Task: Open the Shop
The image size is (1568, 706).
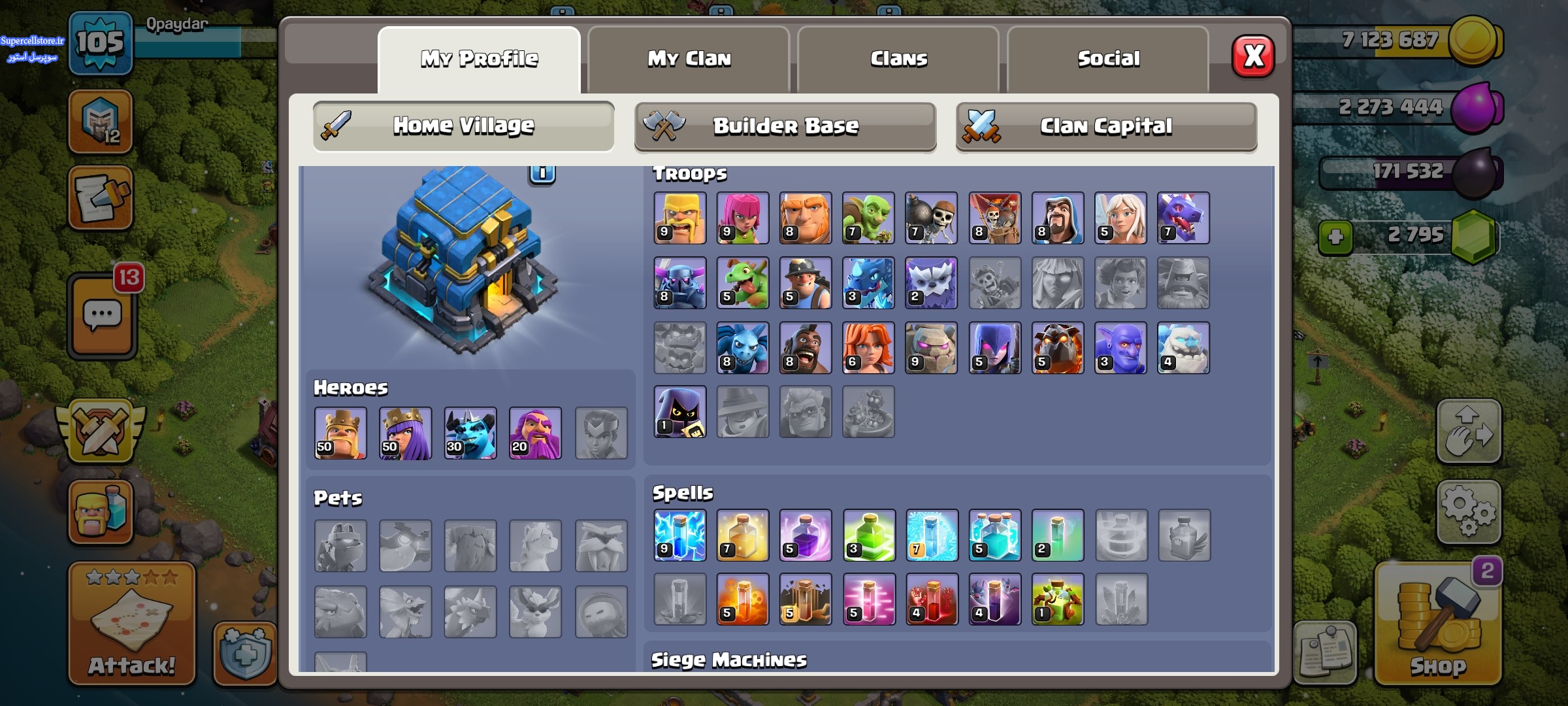Action: coord(1437,624)
